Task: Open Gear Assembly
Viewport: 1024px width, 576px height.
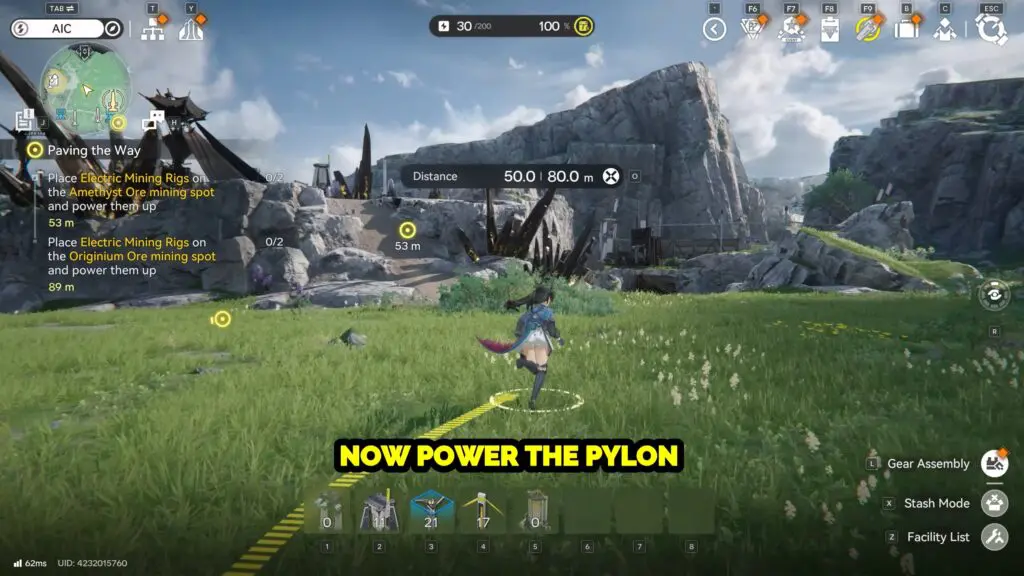Action: 994,463
